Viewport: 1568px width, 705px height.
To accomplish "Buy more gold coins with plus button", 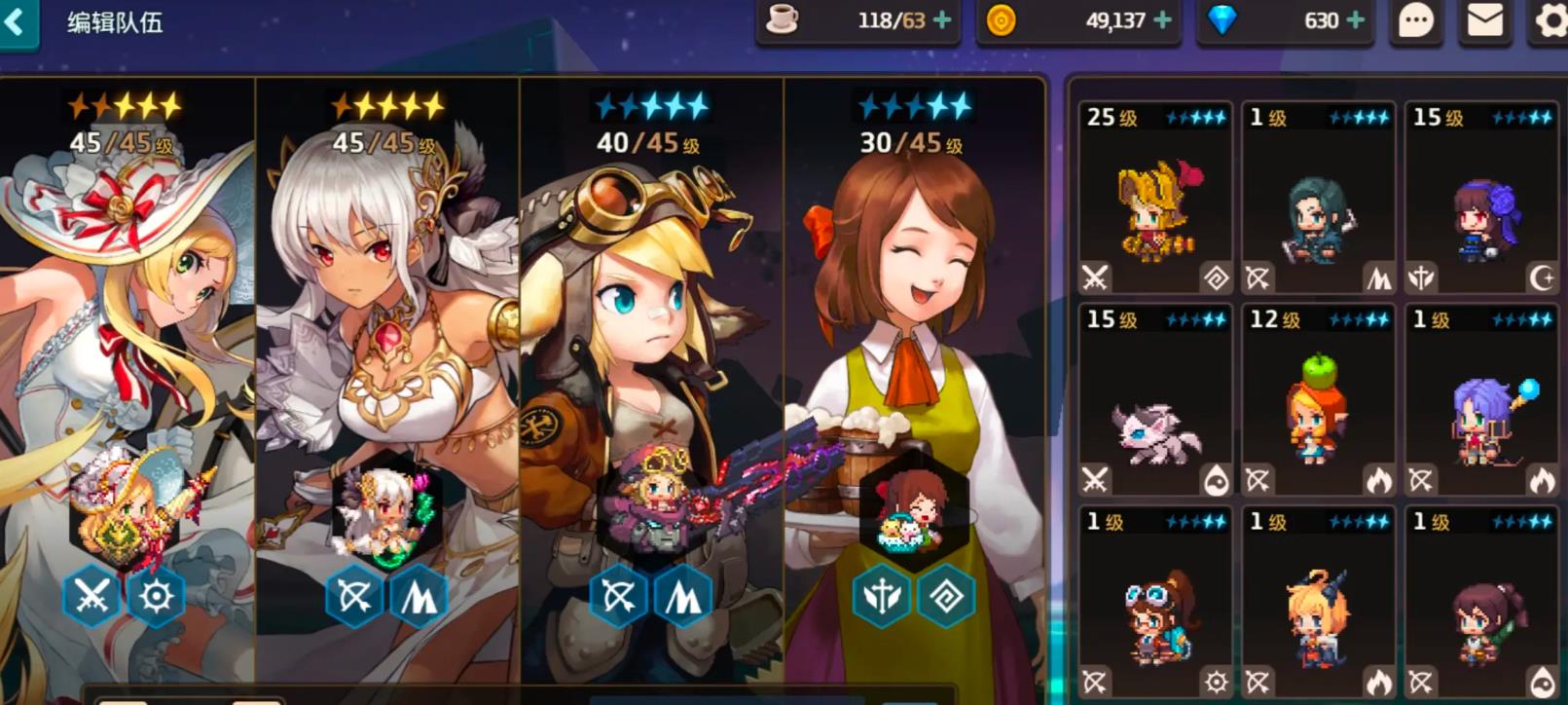I will tap(1162, 20).
